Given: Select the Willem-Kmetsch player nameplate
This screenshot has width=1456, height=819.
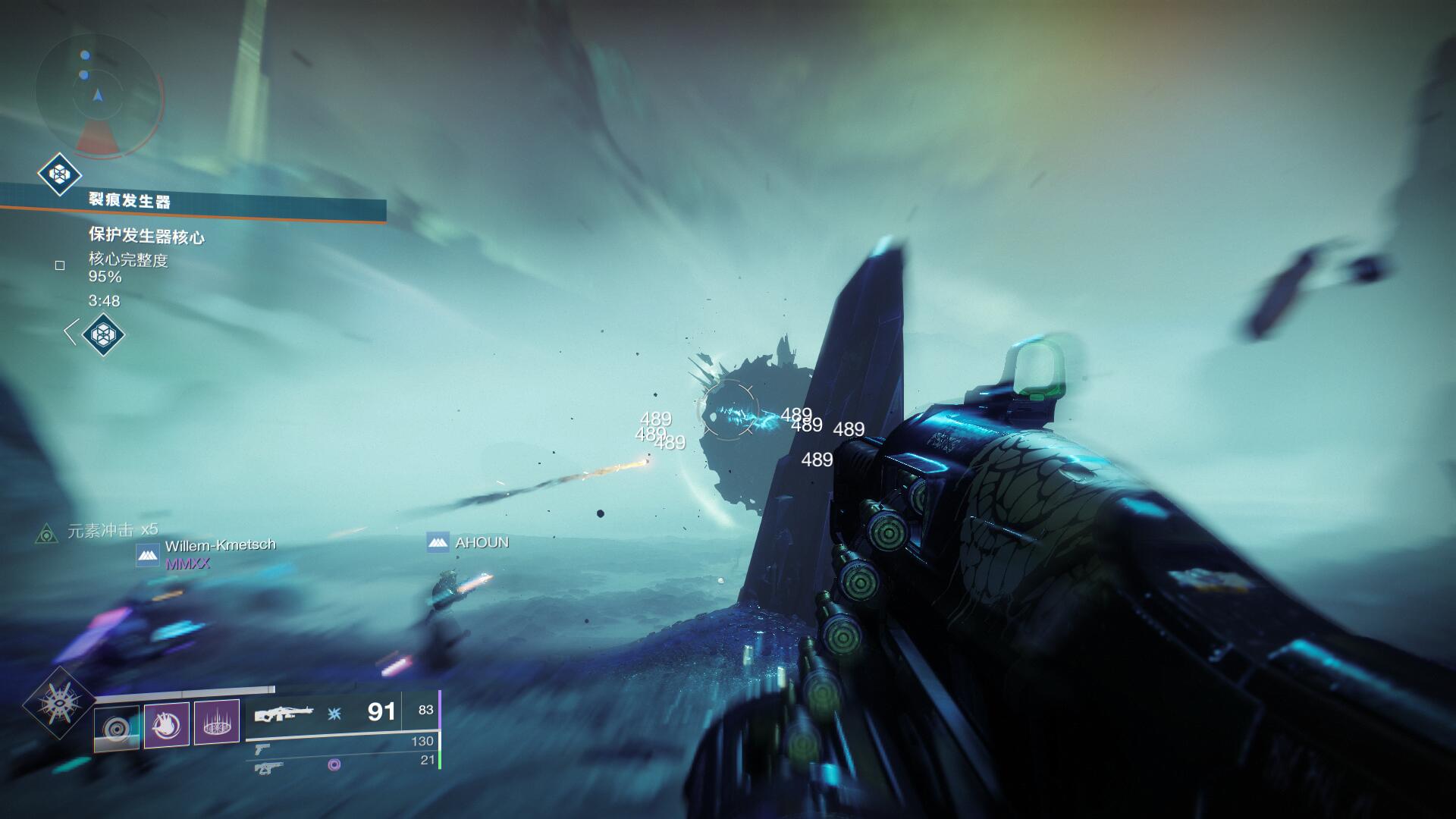Looking at the screenshot, I should [220, 545].
